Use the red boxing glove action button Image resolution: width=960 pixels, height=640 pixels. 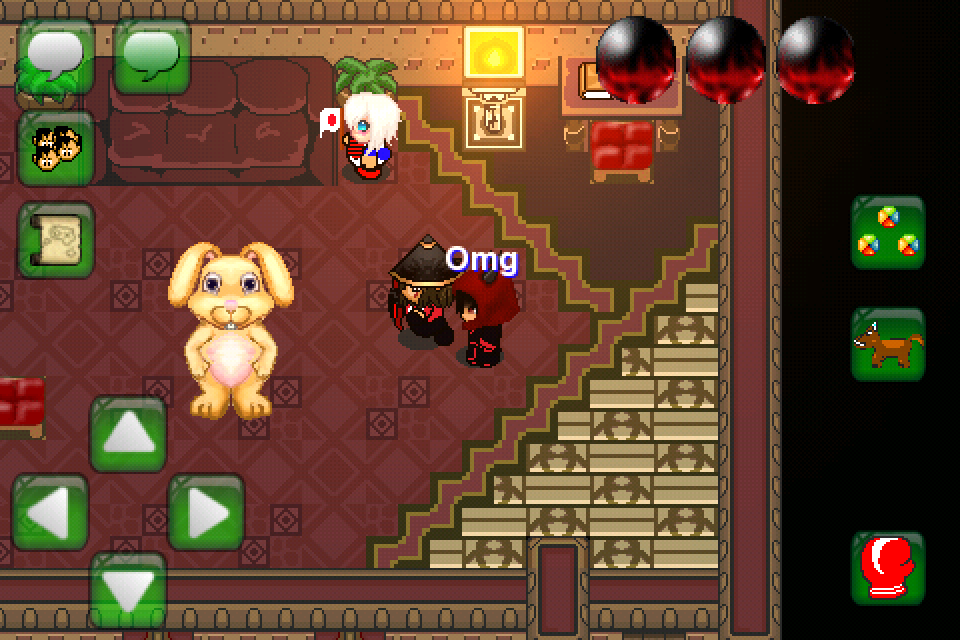click(x=888, y=568)
